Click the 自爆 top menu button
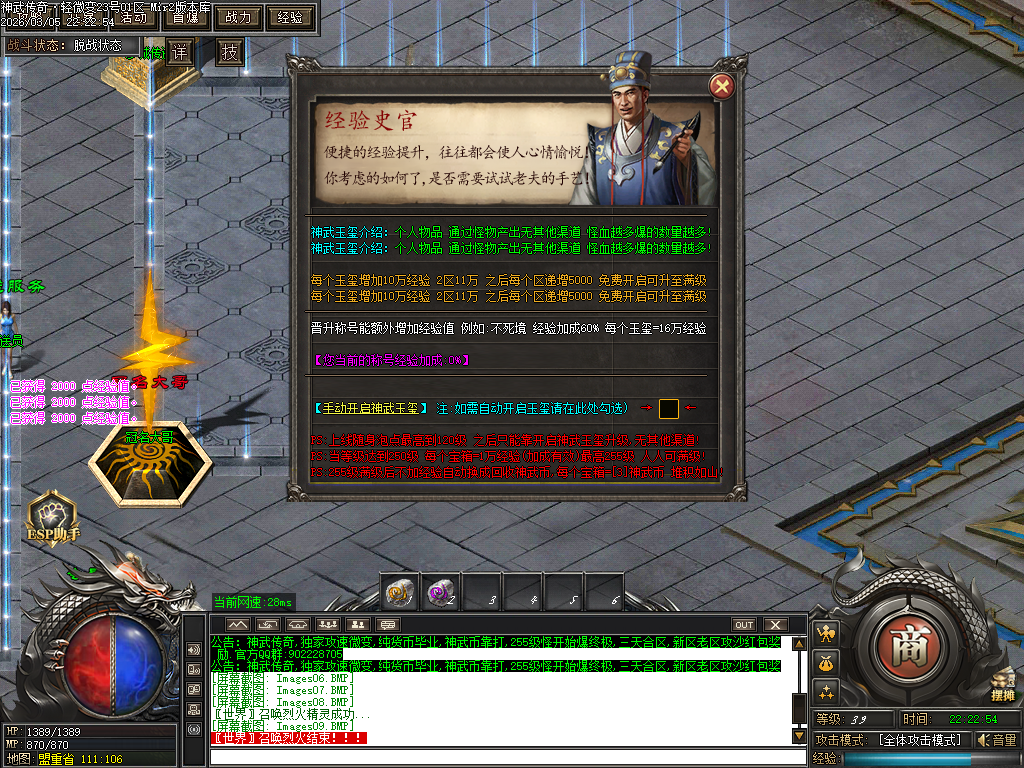 [x=185, y=17]
